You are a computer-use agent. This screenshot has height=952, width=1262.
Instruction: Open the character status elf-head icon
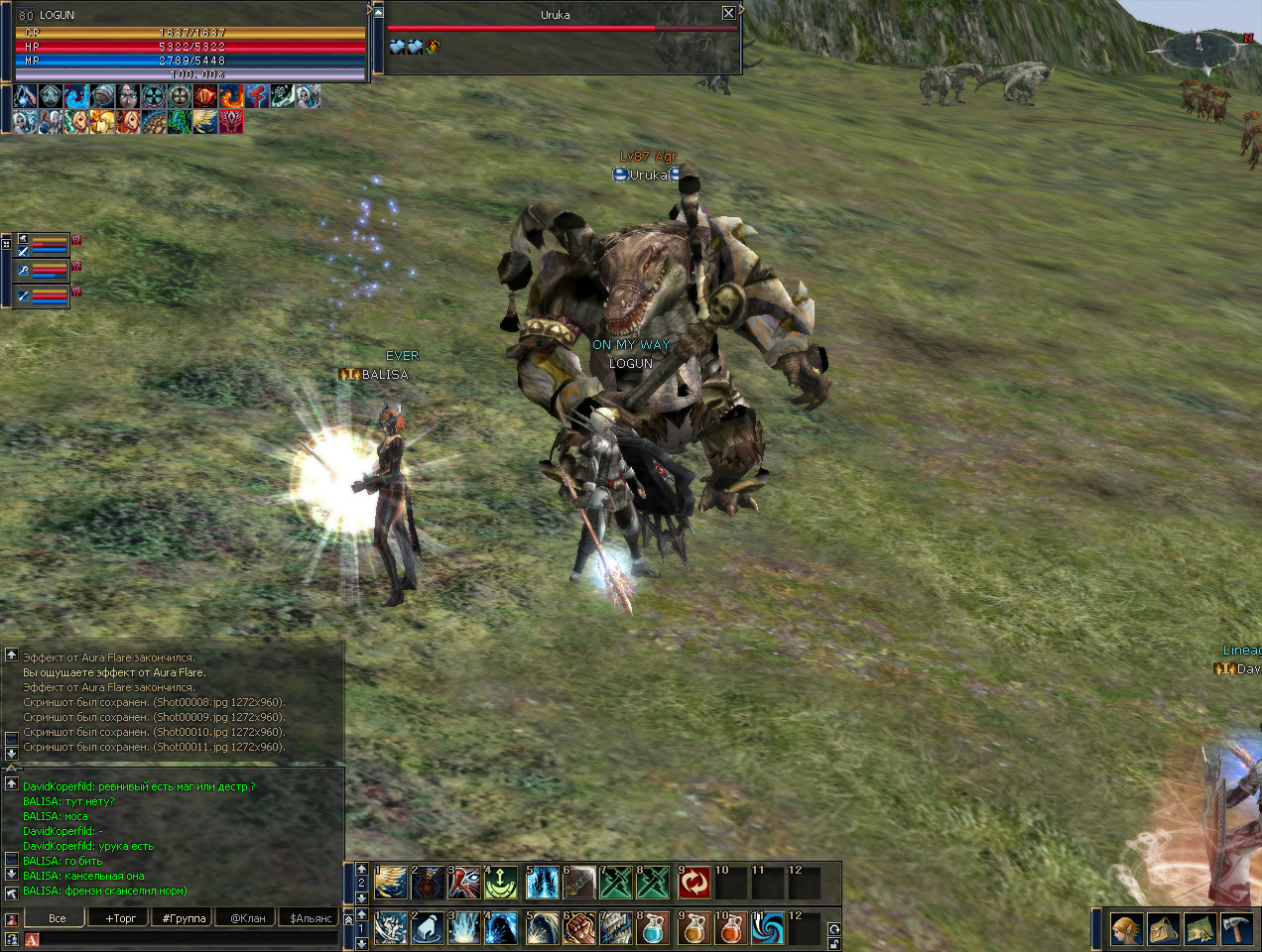[1126, 929]
